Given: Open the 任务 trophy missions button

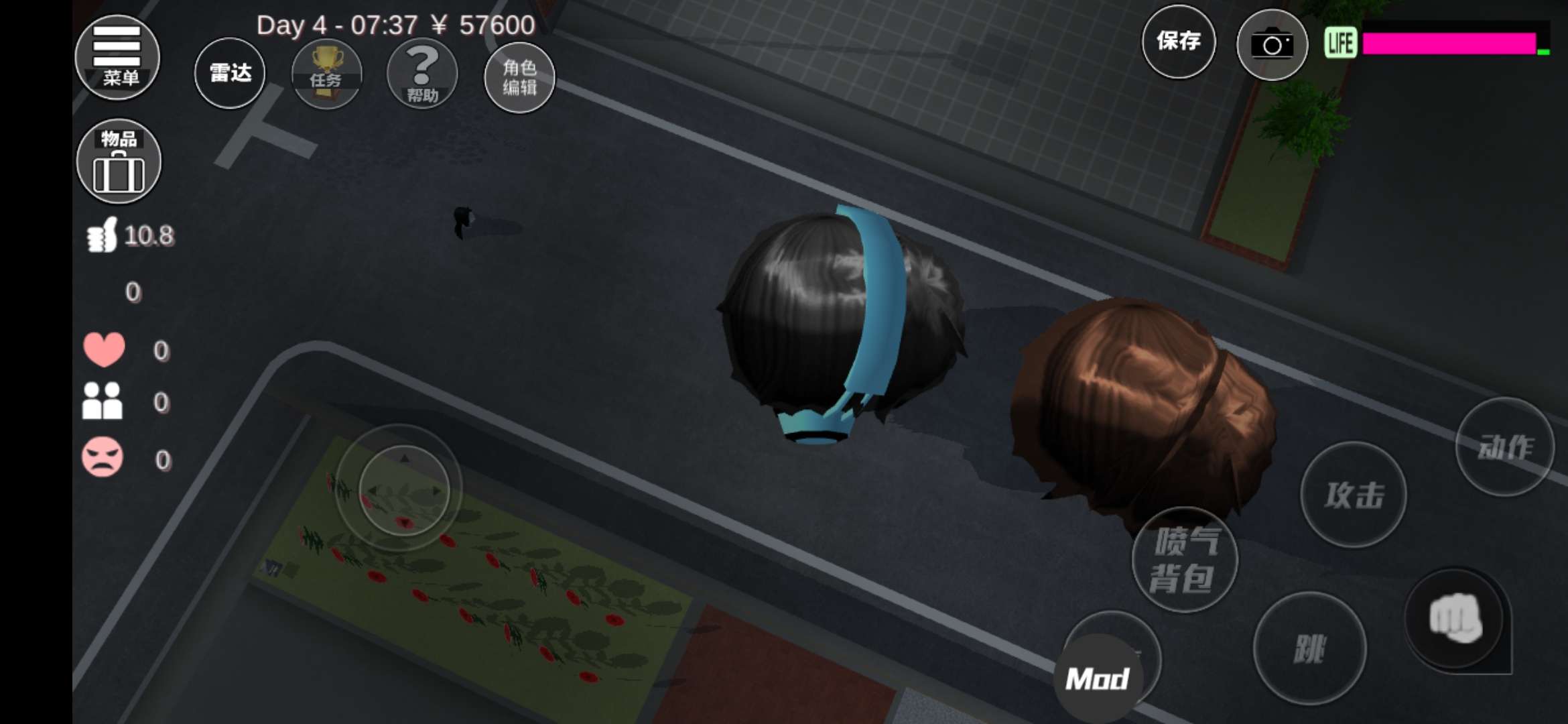Looking at the screenshot, I should 326,74.
